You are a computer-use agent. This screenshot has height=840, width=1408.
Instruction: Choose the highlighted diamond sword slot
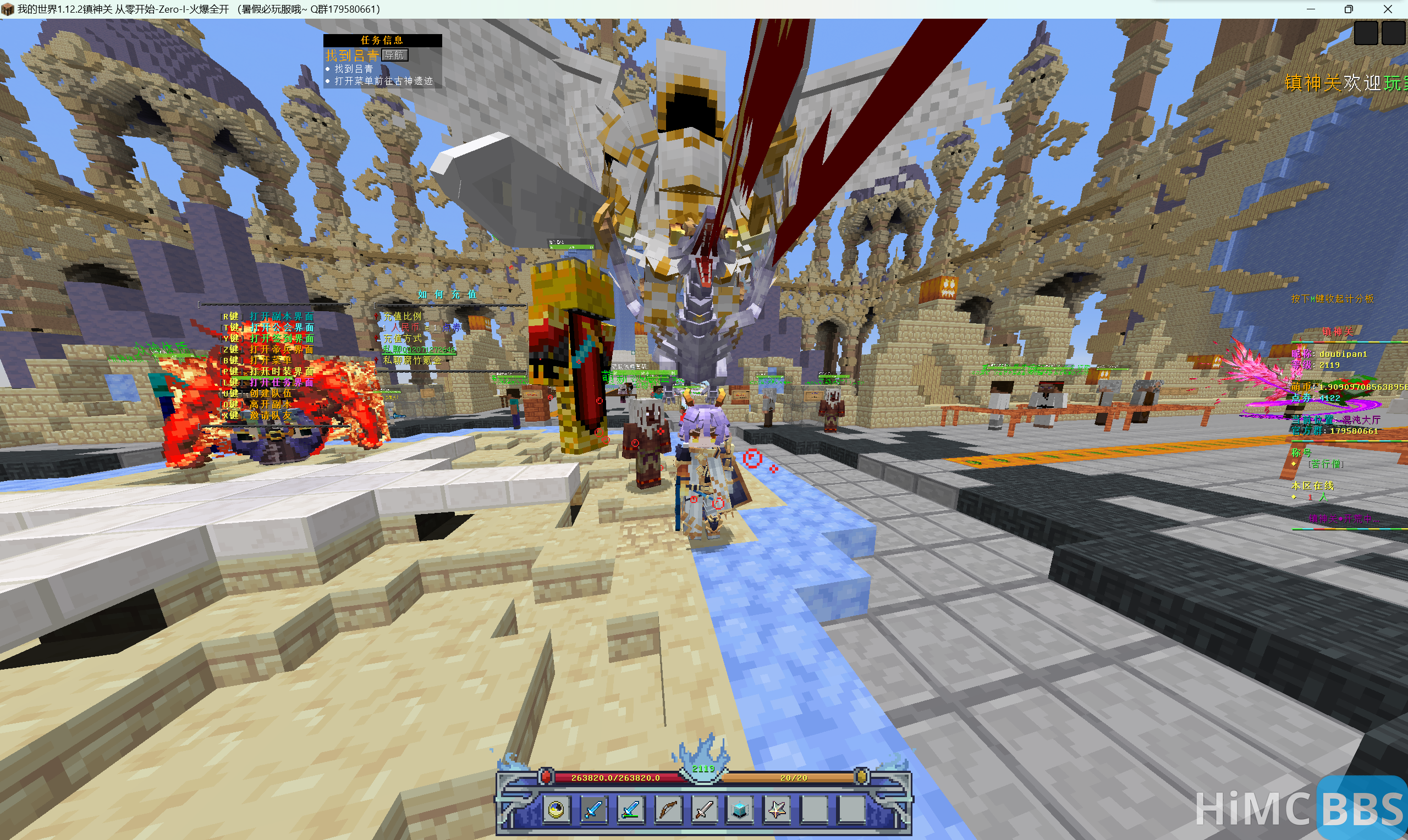[593, 809]
